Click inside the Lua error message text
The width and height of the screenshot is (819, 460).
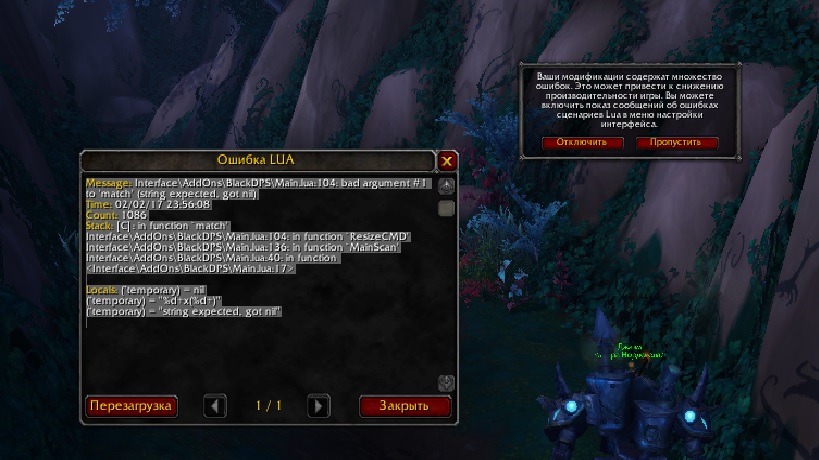pyautogui.click(x=240, y=250)
